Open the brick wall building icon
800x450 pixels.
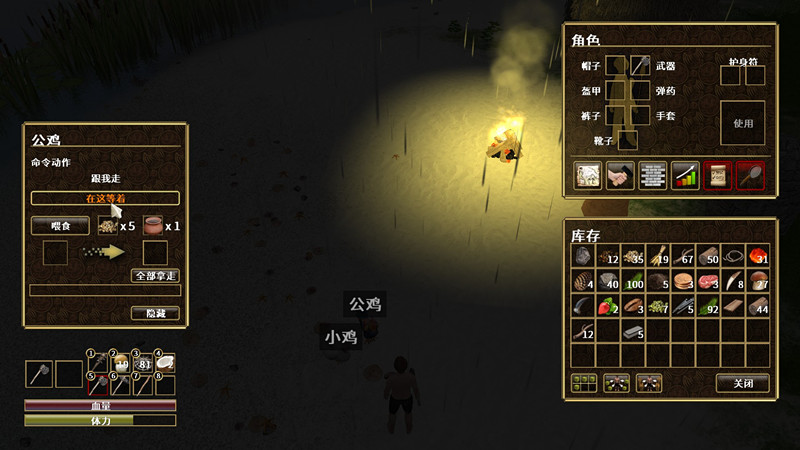point(652,175)
